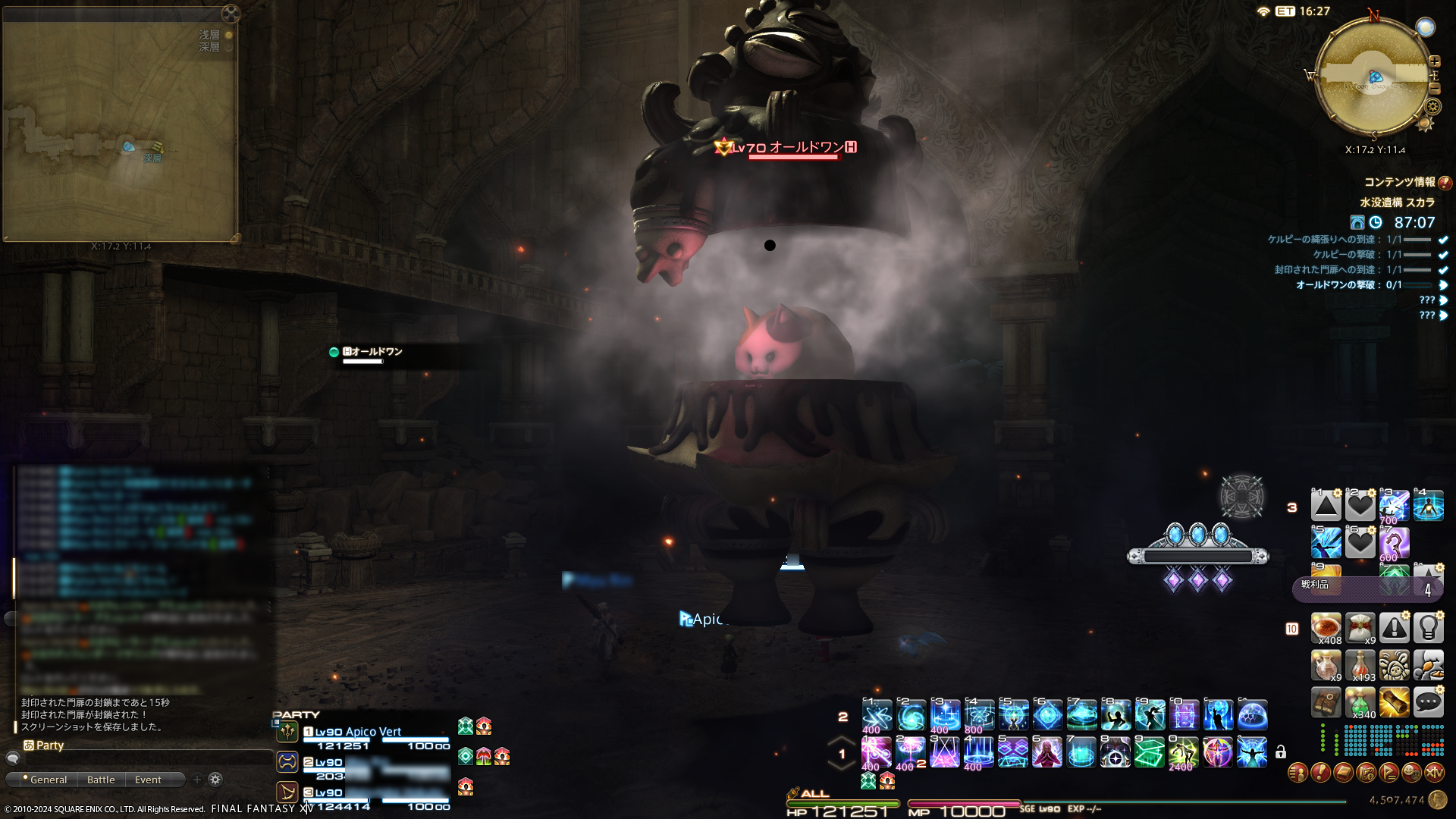Close the large map window

click(231, 14)
